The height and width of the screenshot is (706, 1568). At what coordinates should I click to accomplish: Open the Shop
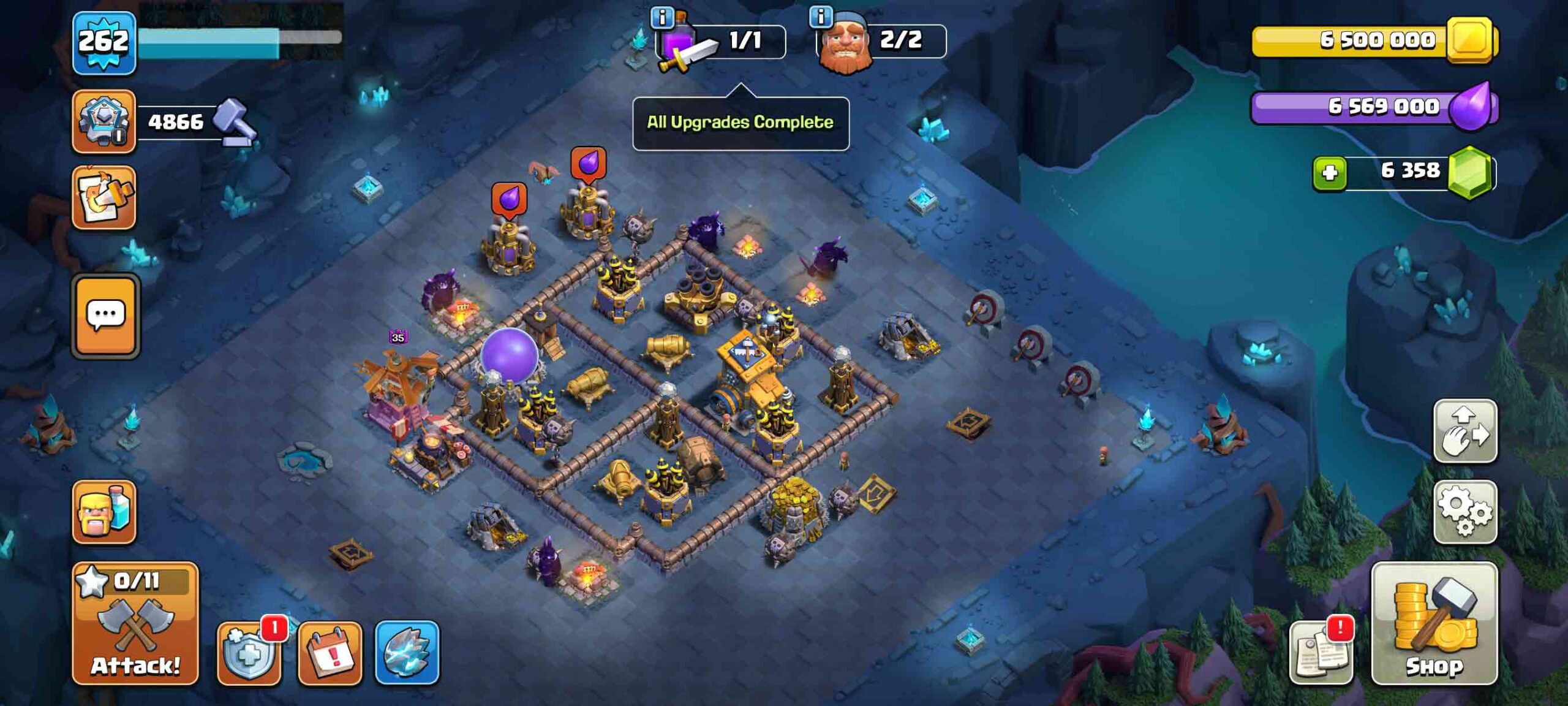[x=1434, y=624]
